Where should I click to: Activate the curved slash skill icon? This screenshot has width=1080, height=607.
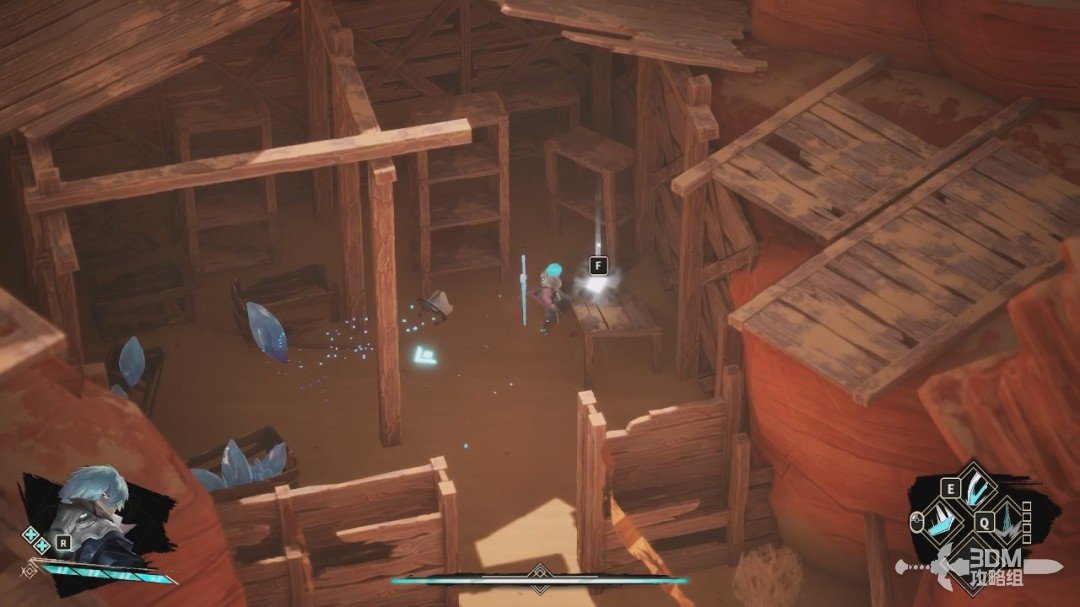click(976, 491)
